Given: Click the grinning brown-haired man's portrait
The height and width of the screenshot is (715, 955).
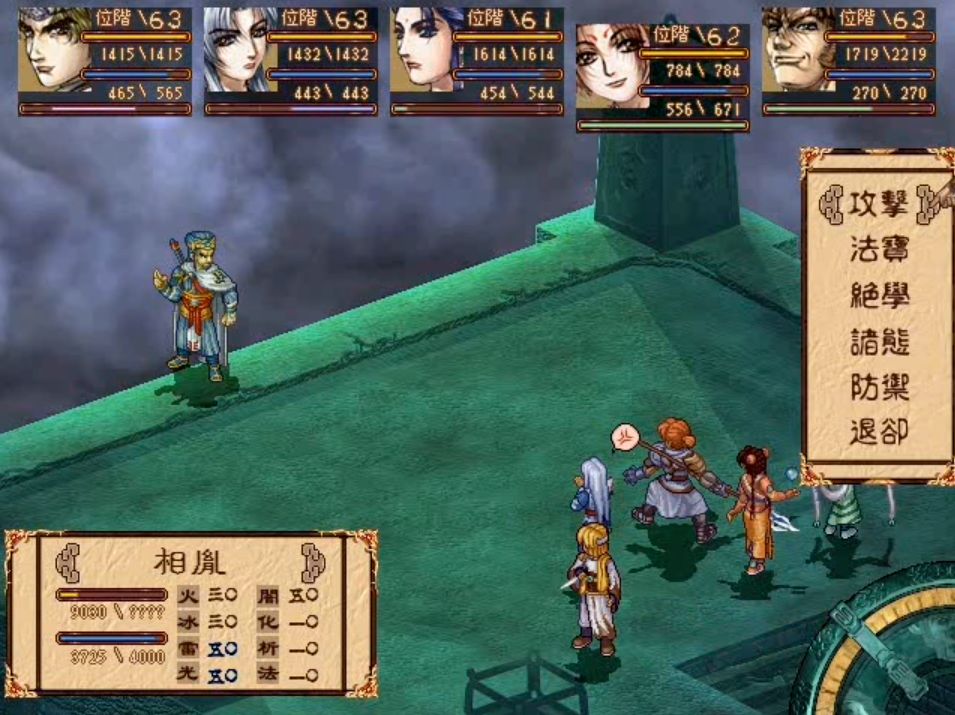Looking at the screenshot, I should (x=793, y=50).
